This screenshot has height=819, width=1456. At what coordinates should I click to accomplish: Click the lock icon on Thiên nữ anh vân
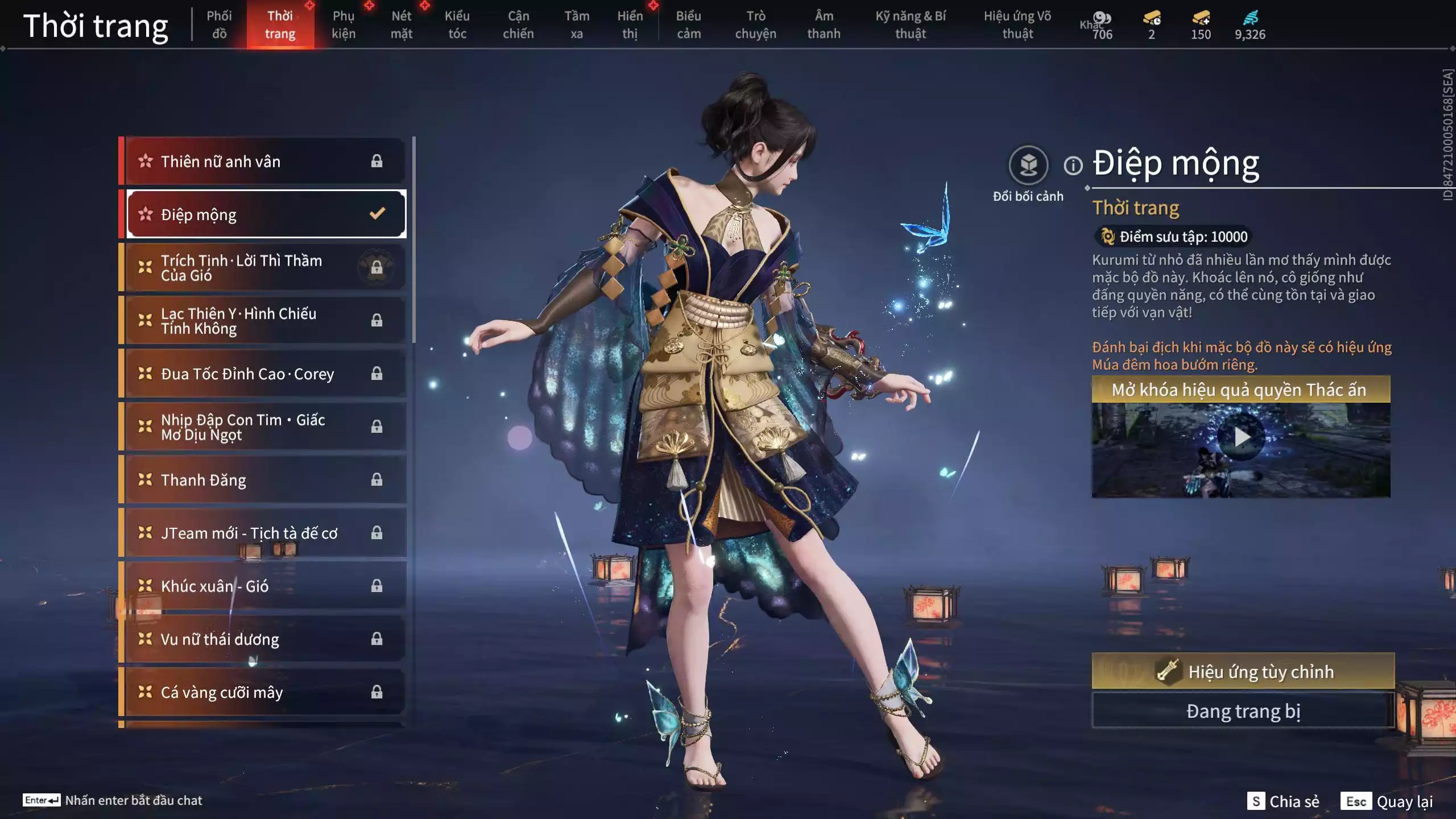[378, 161]
